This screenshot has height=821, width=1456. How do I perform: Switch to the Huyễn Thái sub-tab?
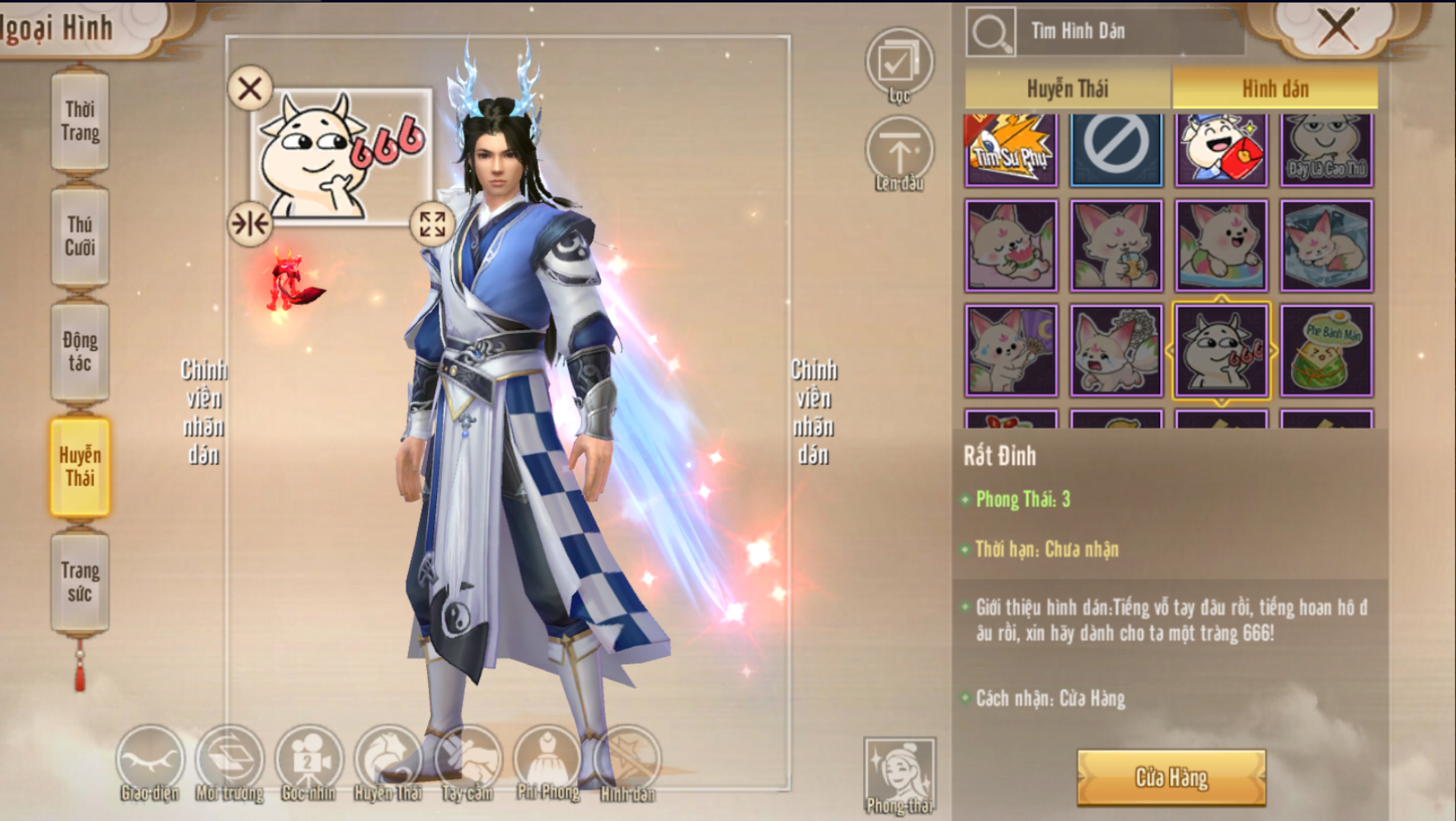click(x=1068, y=88)
